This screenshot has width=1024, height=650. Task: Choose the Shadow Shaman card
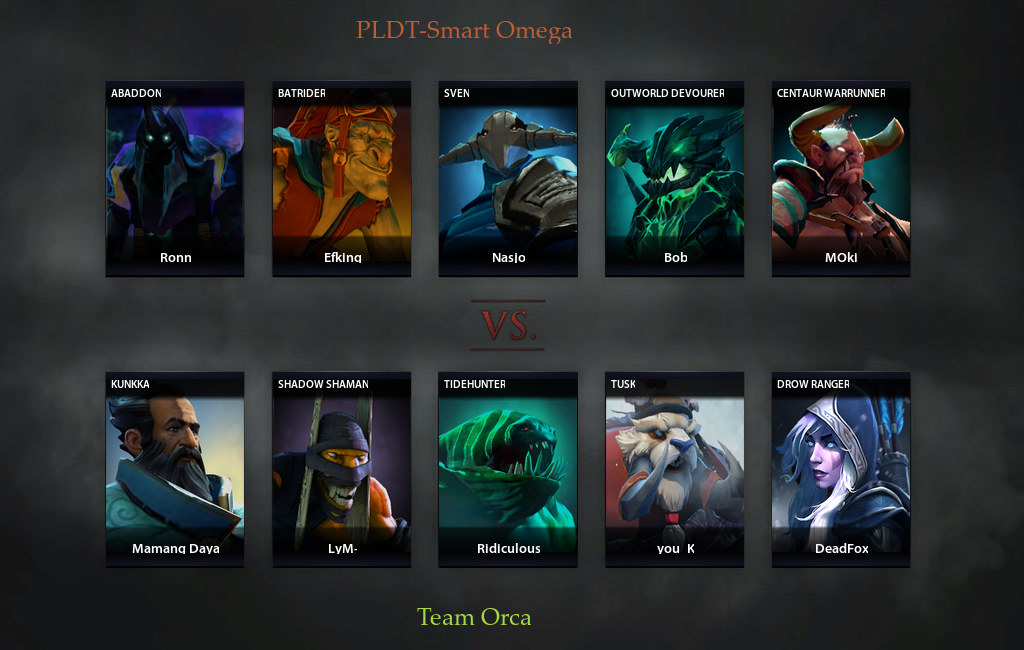pos(342,469)
